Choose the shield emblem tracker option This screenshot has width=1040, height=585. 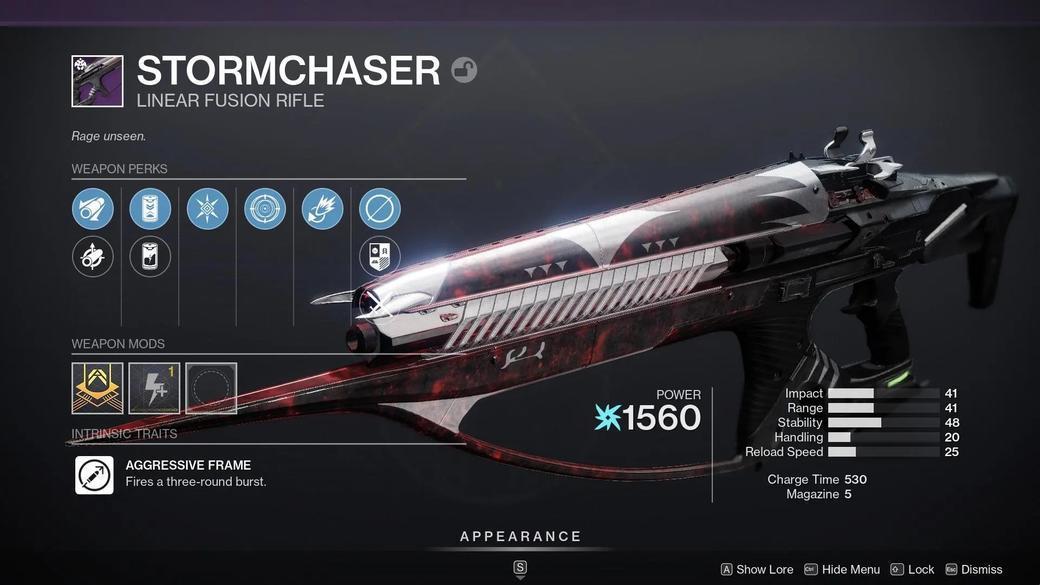click(x=380, y=257)
